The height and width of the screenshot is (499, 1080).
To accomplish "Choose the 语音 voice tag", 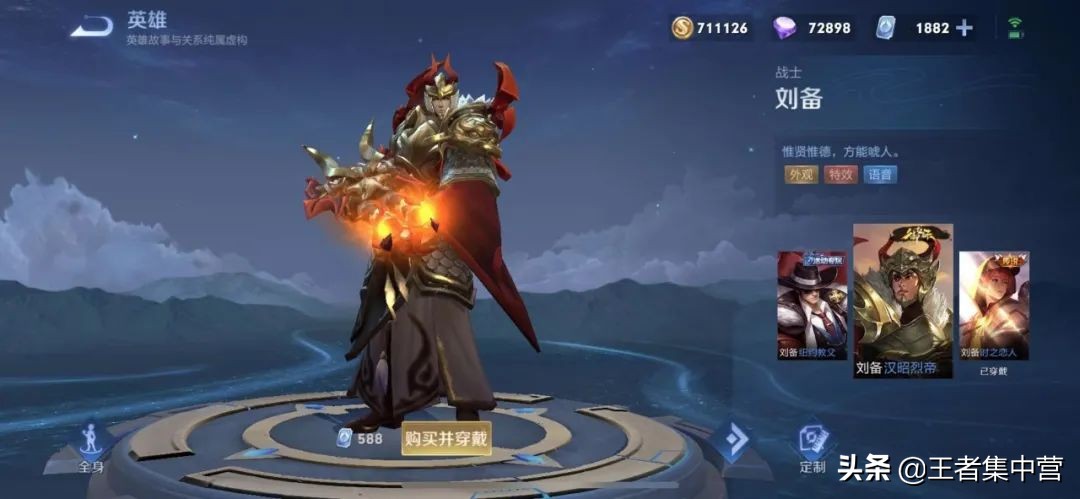I will click(x=880, y=174).
